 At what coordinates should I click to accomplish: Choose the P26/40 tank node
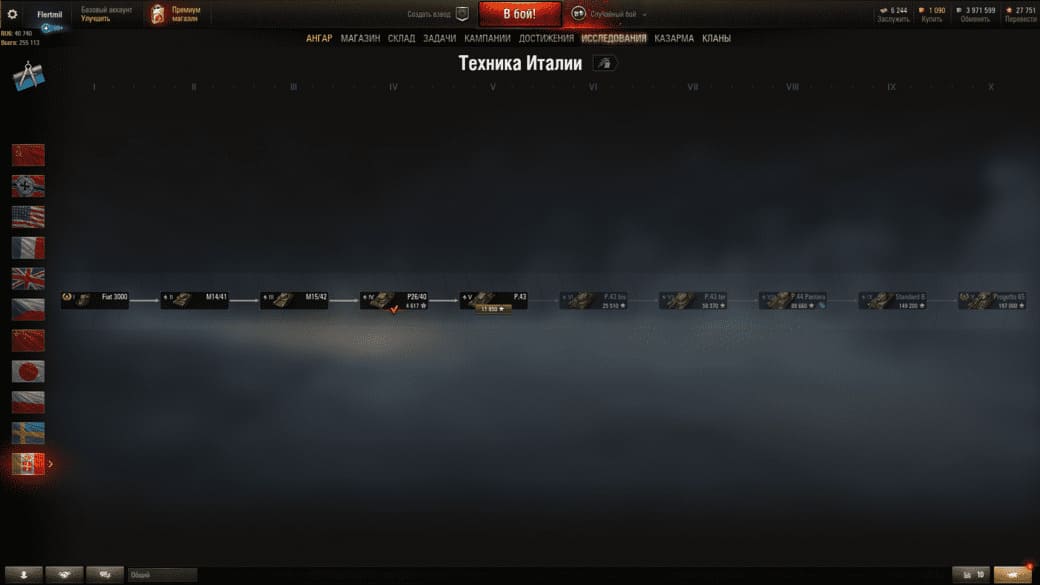[x=395, y=299]
